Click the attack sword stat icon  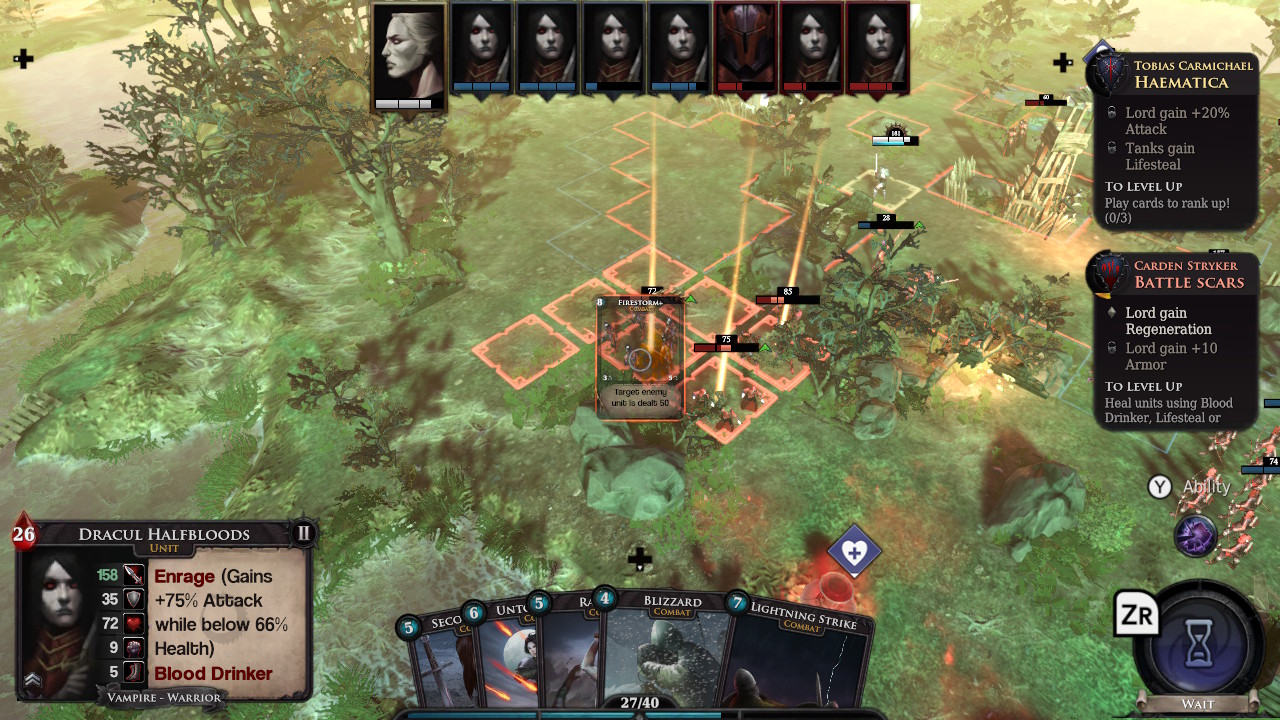click(x=133, y=576)
